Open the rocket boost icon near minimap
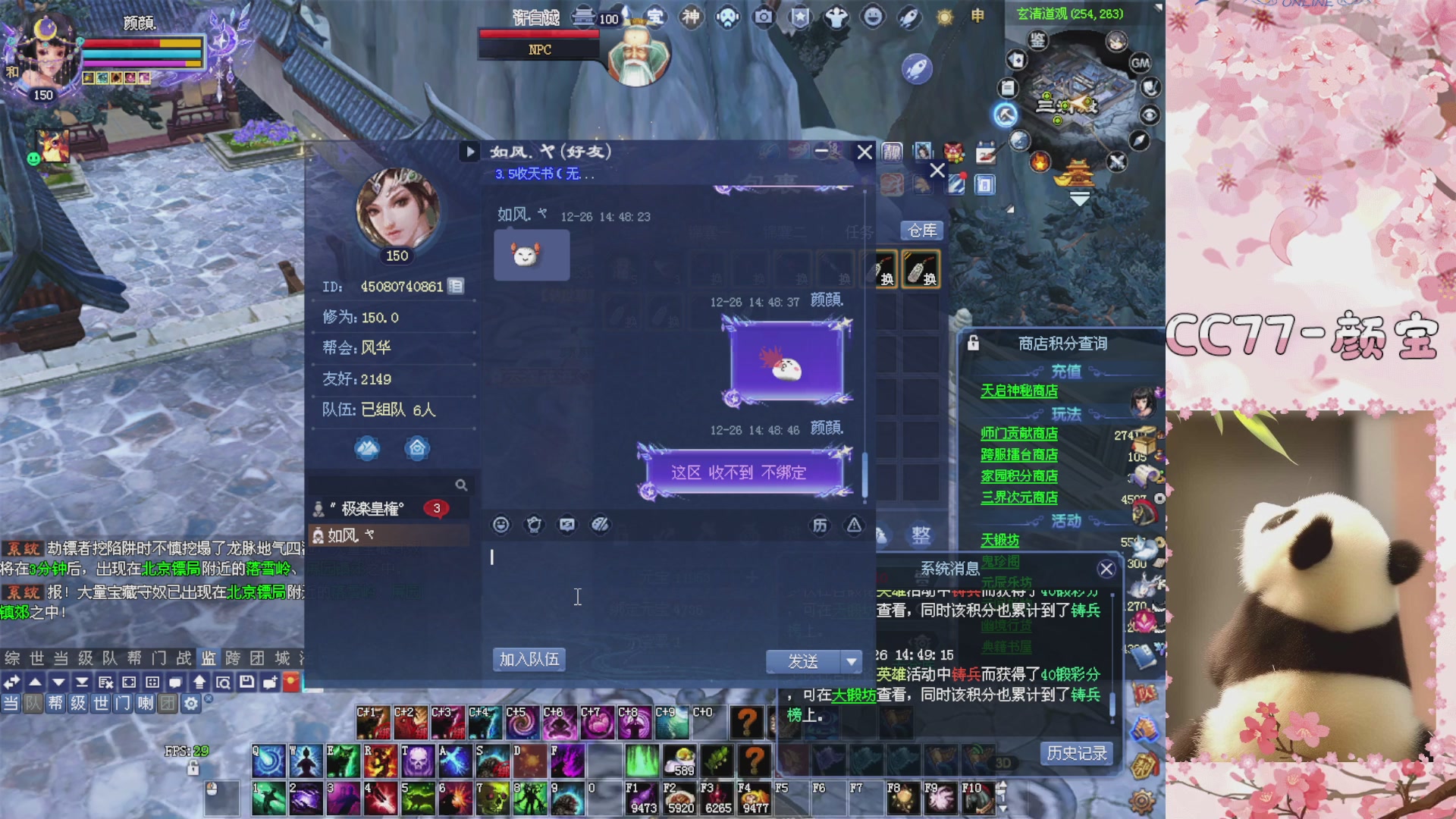The width and height of the screenshot is (1456, 819). tap(918, 67)
